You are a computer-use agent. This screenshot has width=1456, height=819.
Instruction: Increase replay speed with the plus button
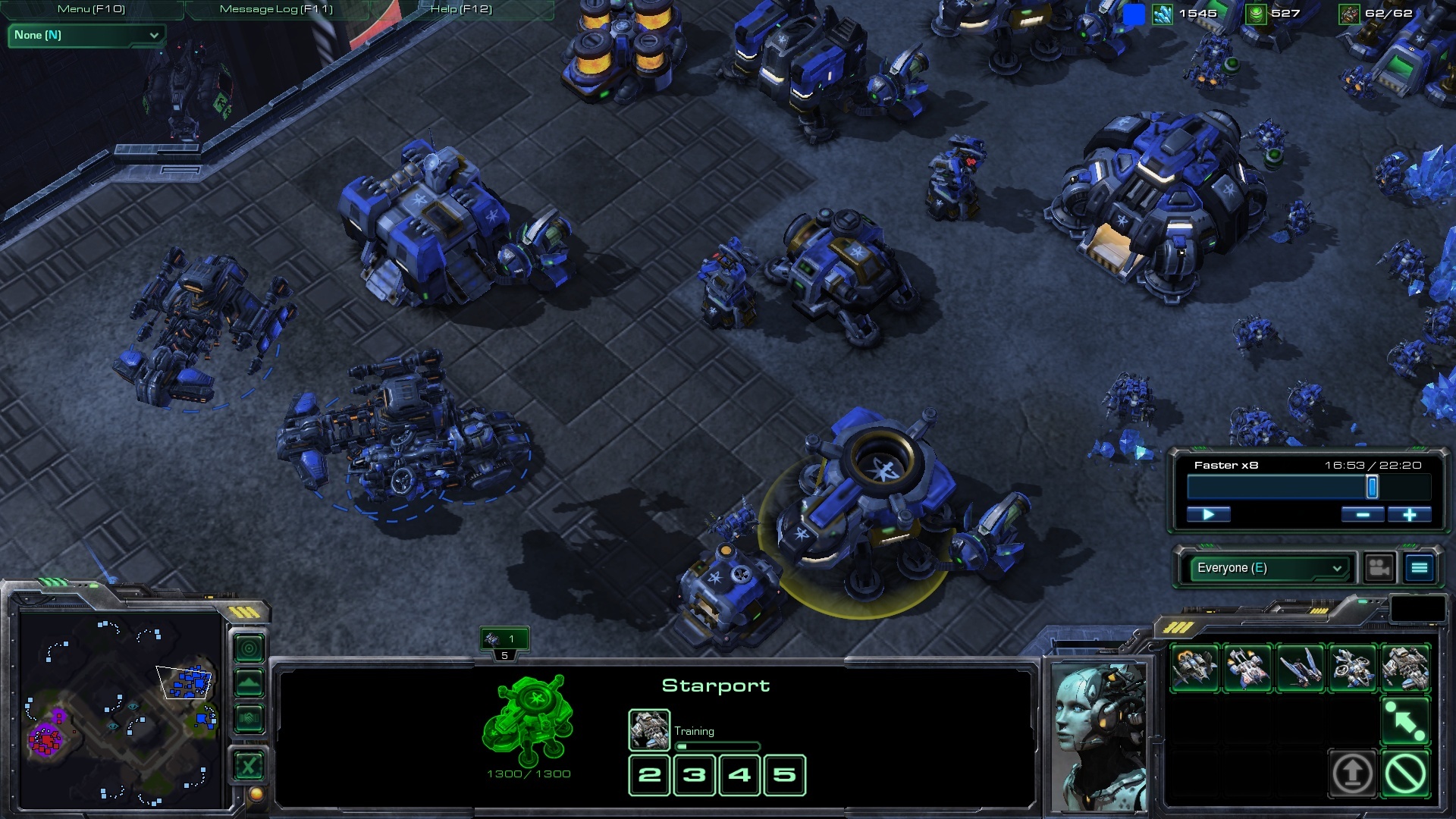1409,514
